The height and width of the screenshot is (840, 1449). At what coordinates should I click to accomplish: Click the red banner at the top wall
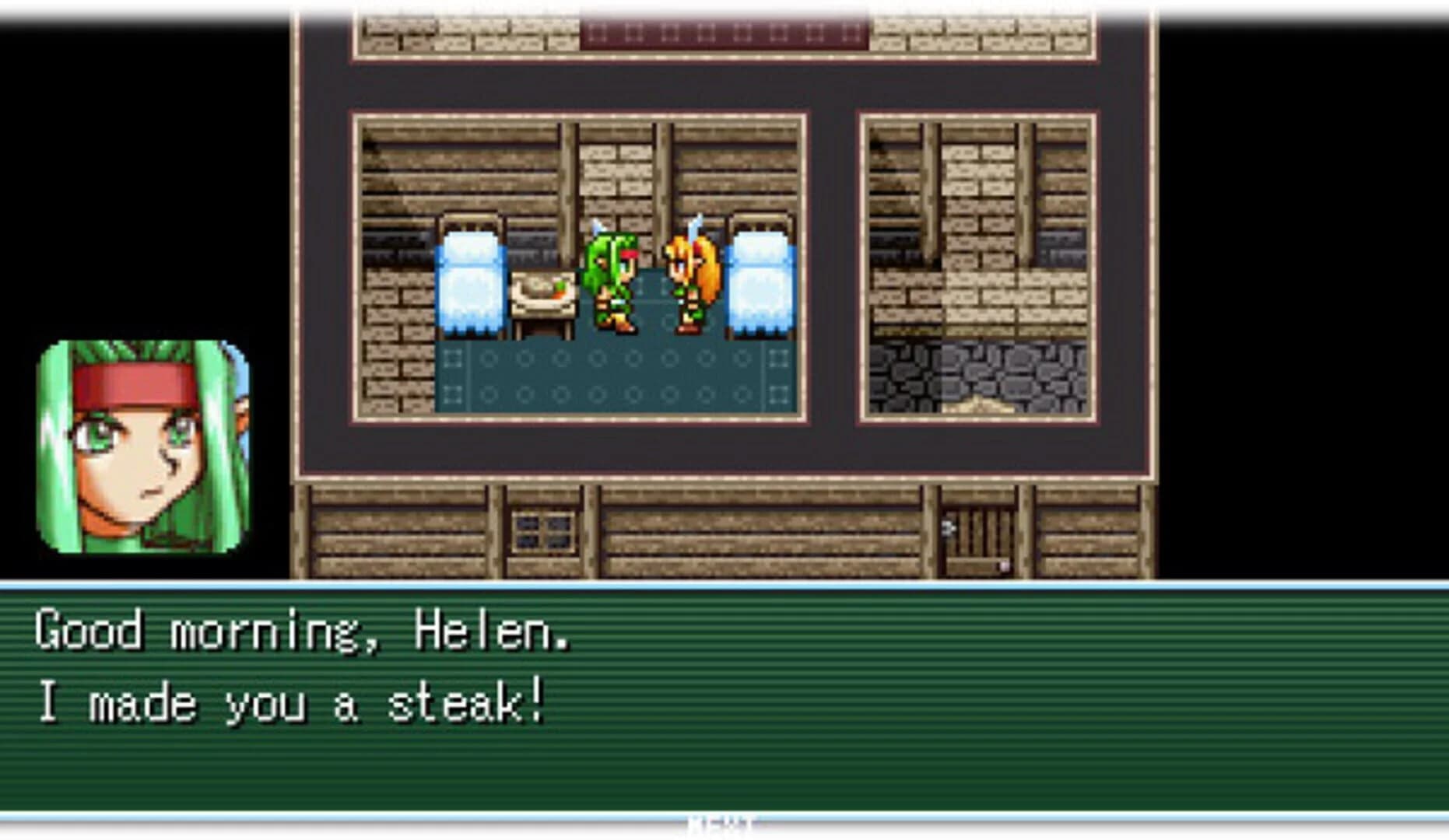(x=724, y=31)
